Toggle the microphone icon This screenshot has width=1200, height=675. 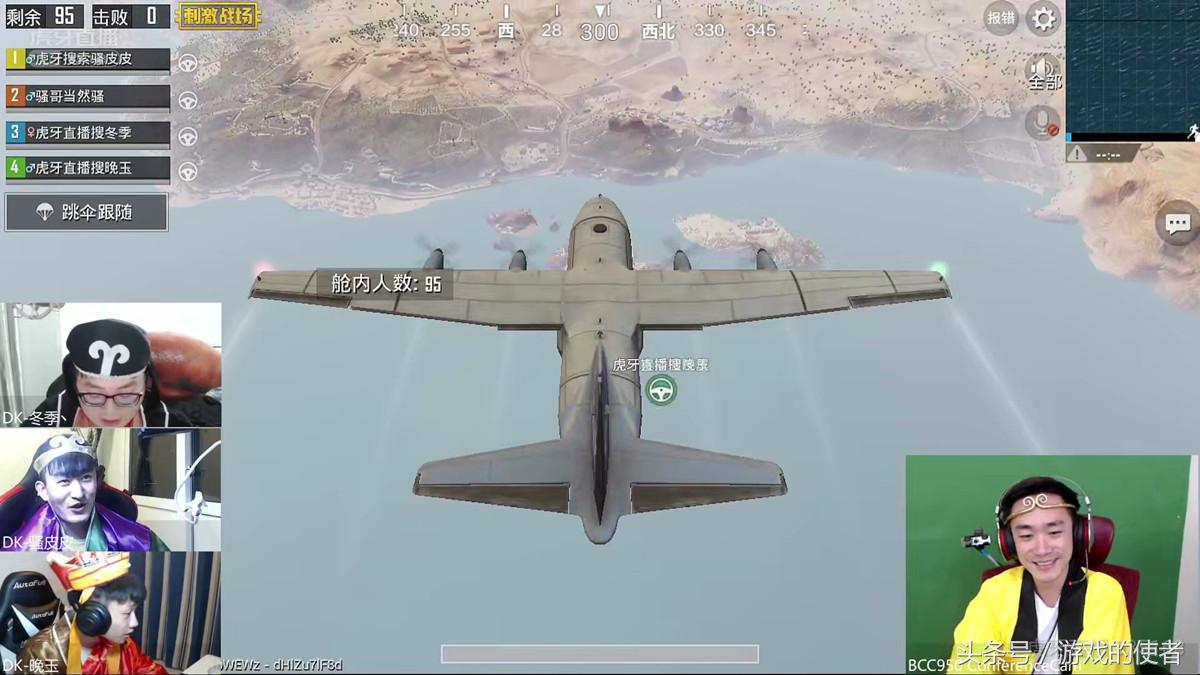tap(1042, 123)
